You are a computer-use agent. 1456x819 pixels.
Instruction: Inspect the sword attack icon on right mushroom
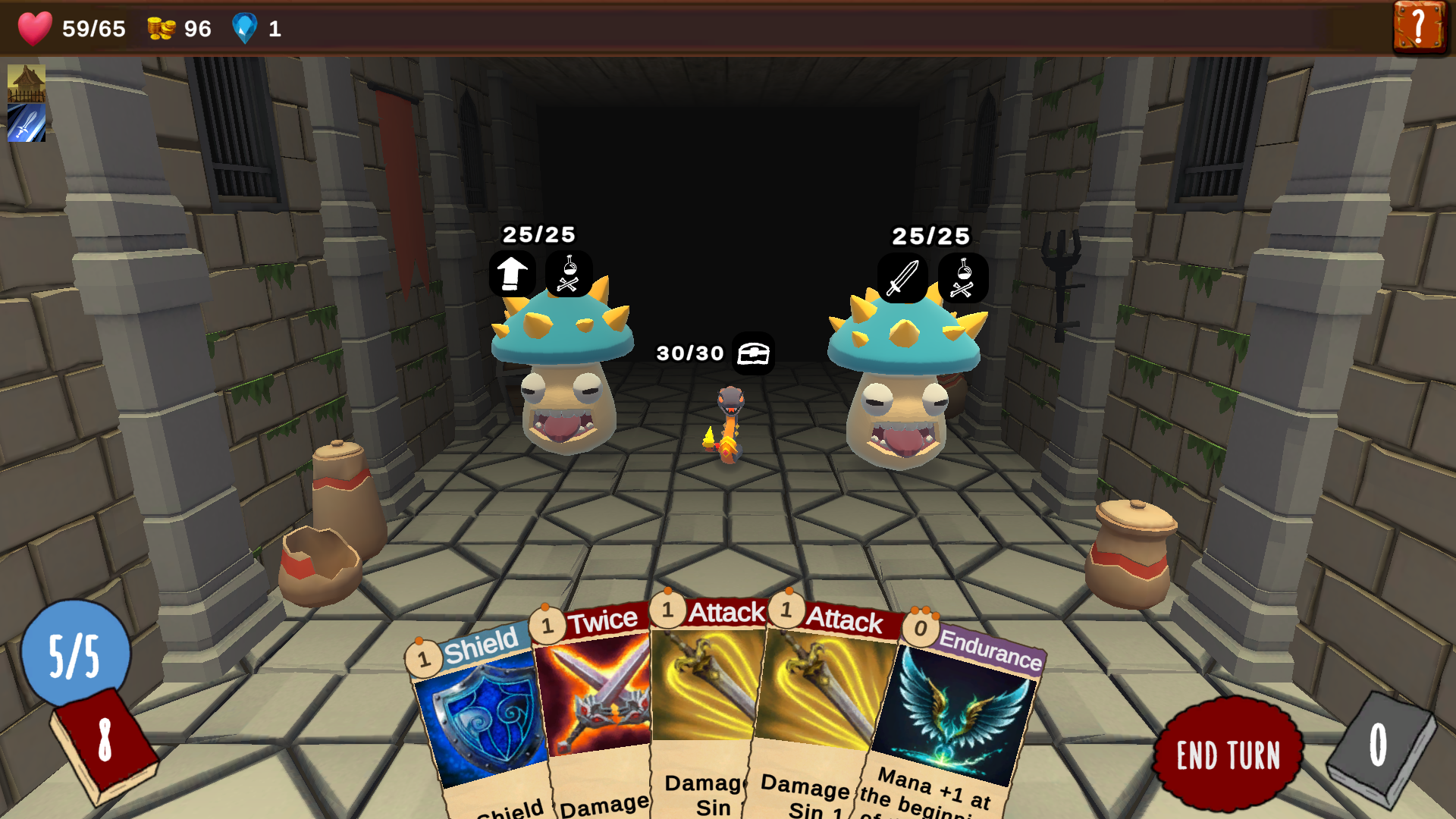coord(902,278)
